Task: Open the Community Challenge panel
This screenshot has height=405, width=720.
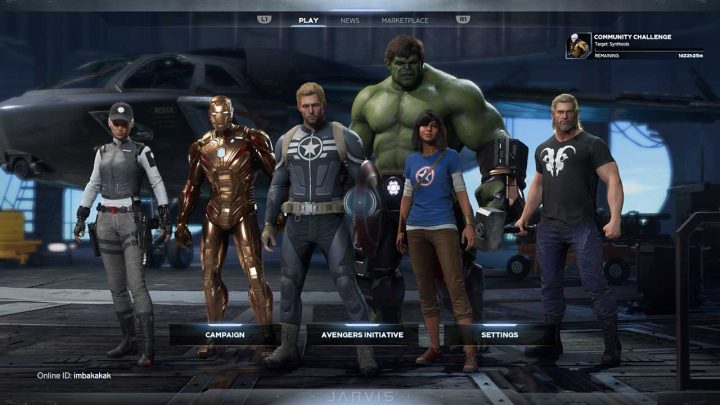Action: (x=632, y=45)
